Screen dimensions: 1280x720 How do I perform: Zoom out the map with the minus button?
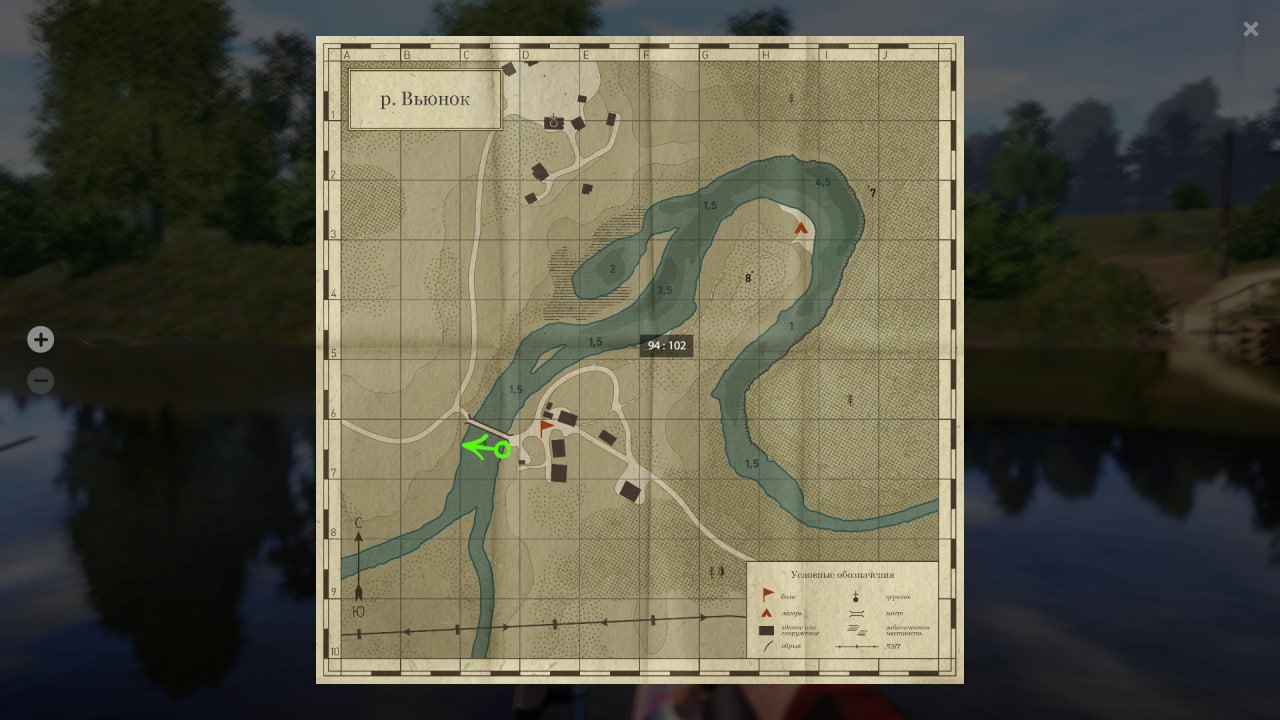[x=40, y=381]
